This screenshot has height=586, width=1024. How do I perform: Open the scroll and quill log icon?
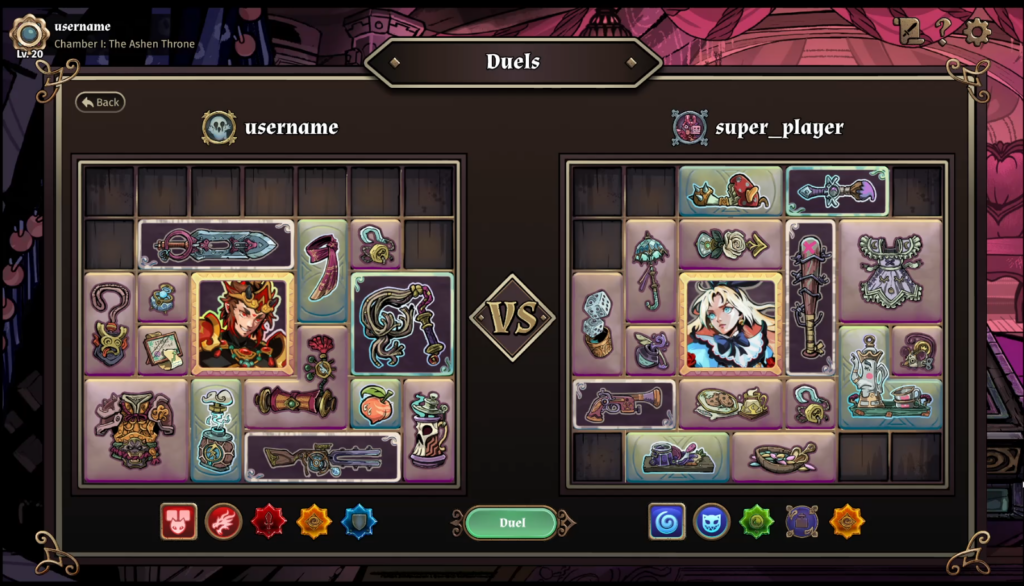click(x=910, y=31)
